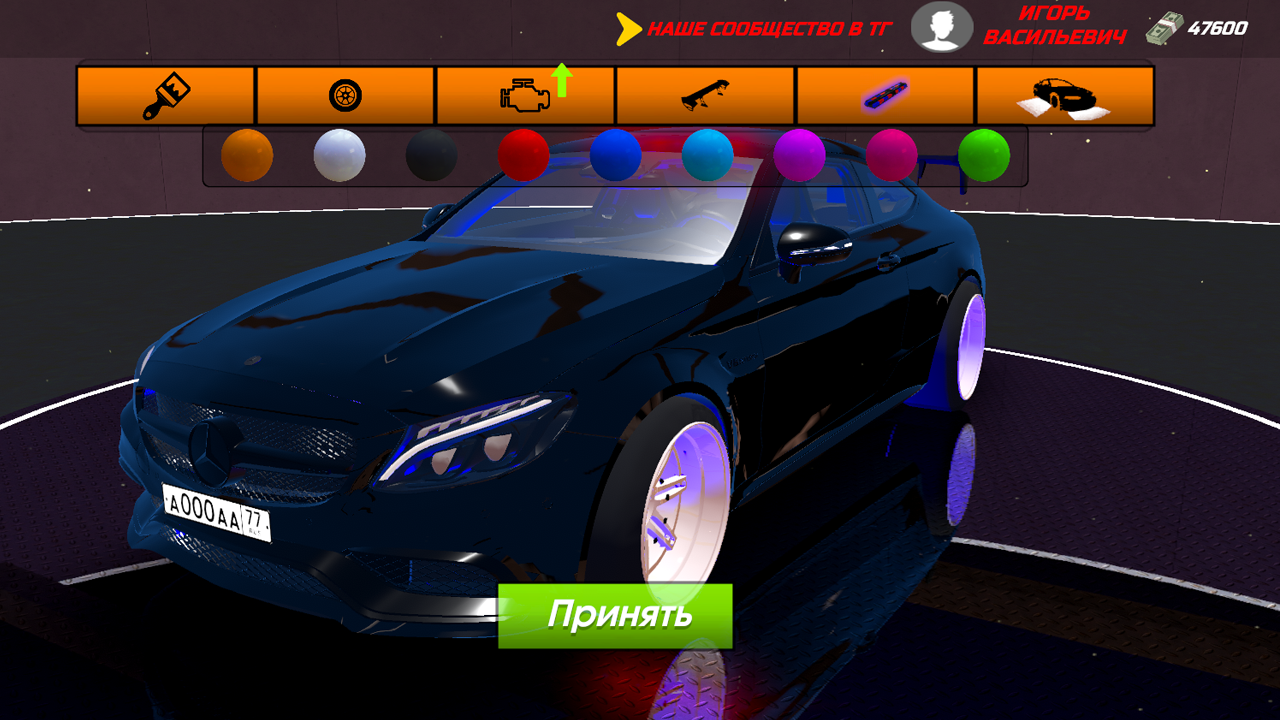Click the yellow arrow beside the Telegram text
Screen dimensions: 1280x720
(628, 29)
